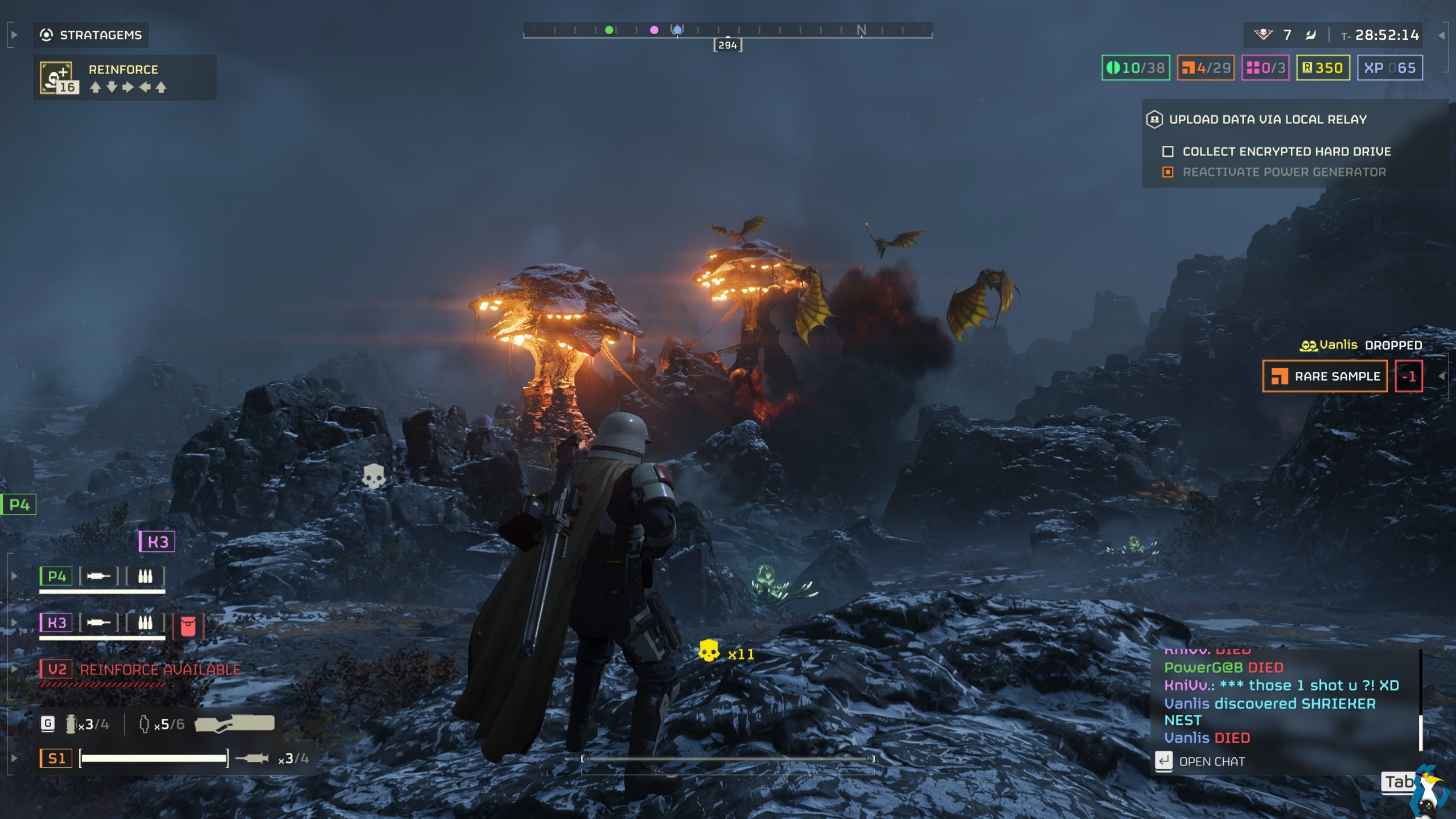Click the STRATAGEMS header label

tap(100, 35)
